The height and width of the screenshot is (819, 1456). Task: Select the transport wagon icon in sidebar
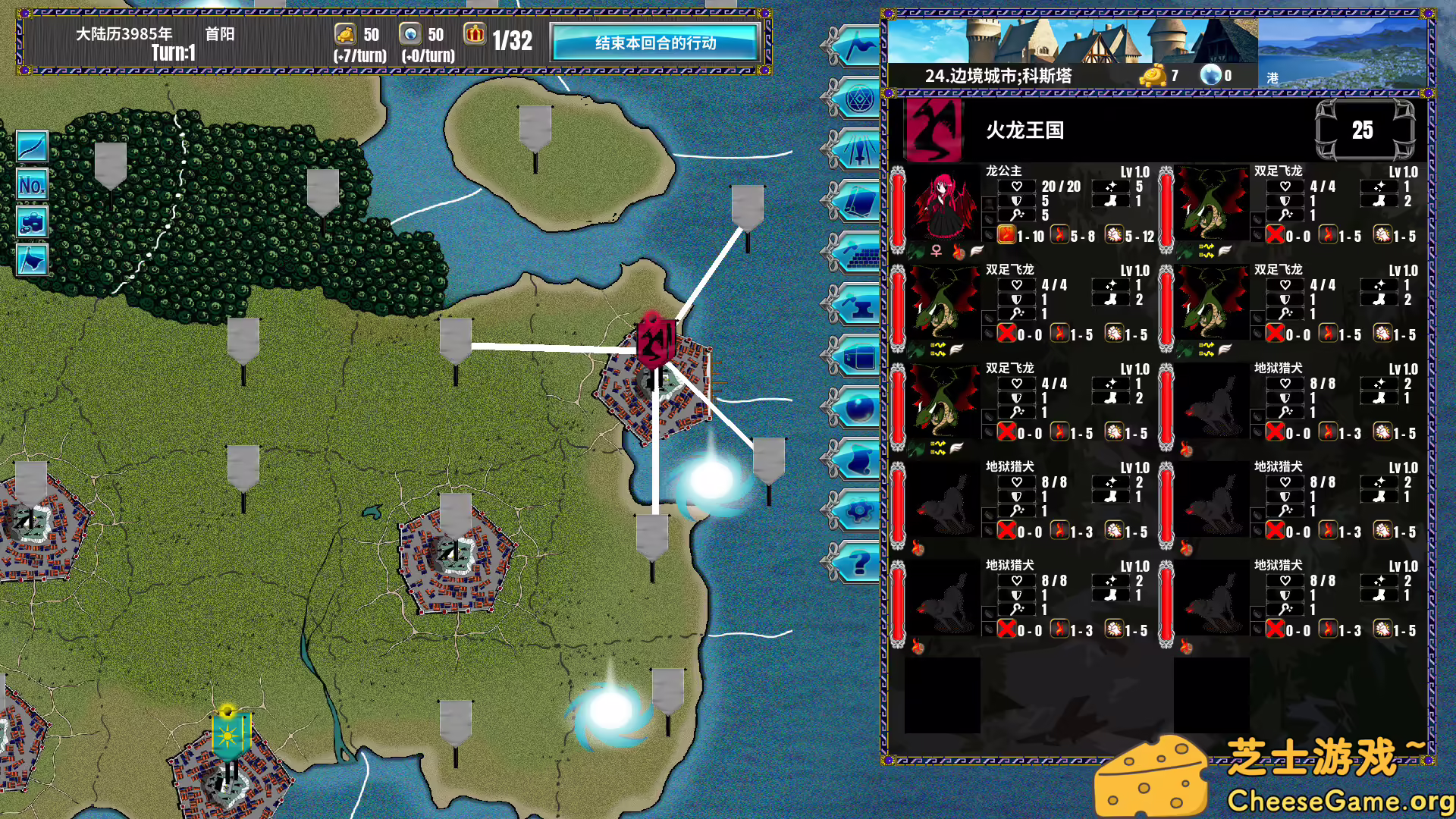861,356
